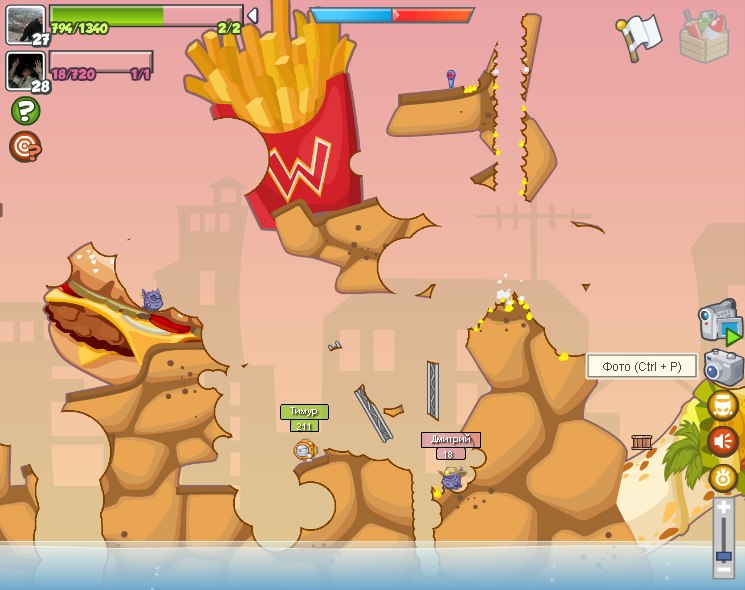Viewport: 745px width, 590px height.
Task: Select the level 27 player avatar
Action: tap(25, 24)
